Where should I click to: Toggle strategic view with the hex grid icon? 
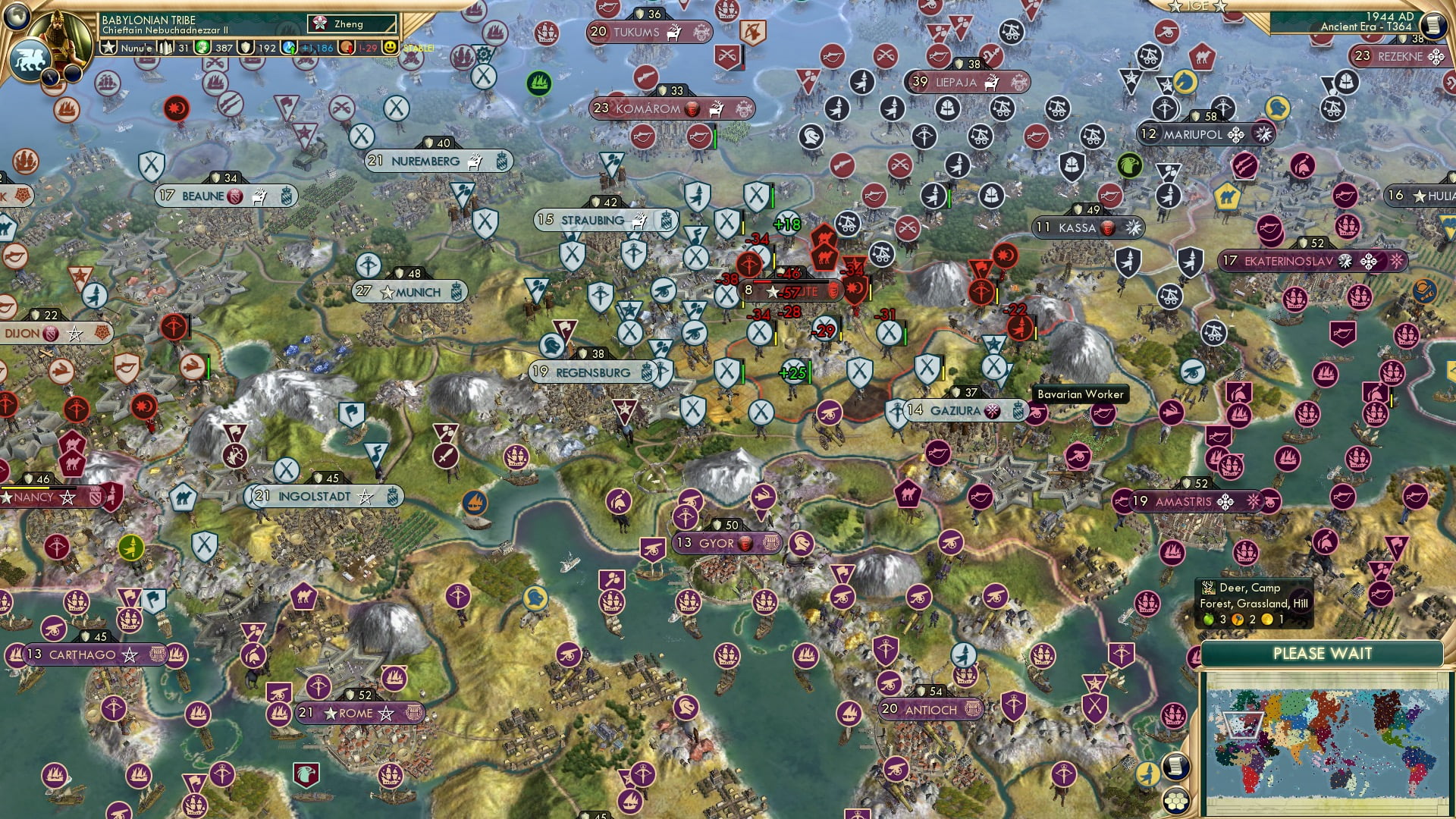tap(1176, 802)
